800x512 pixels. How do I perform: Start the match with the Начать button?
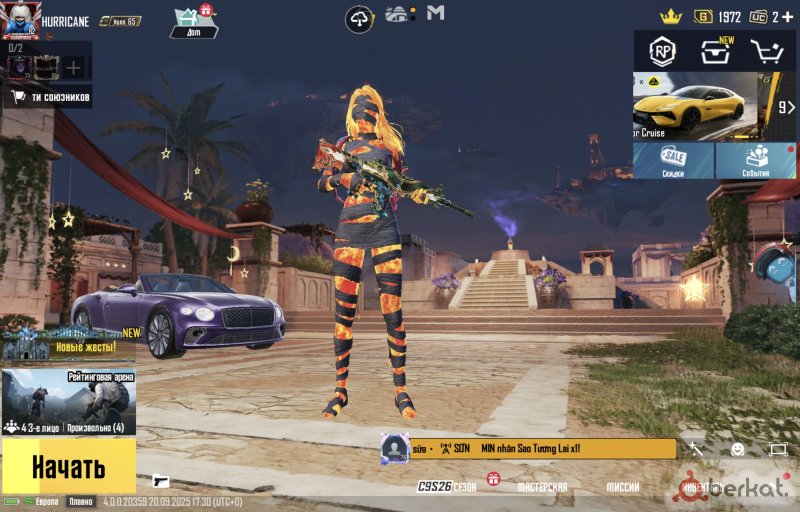(x=68, y=465)
